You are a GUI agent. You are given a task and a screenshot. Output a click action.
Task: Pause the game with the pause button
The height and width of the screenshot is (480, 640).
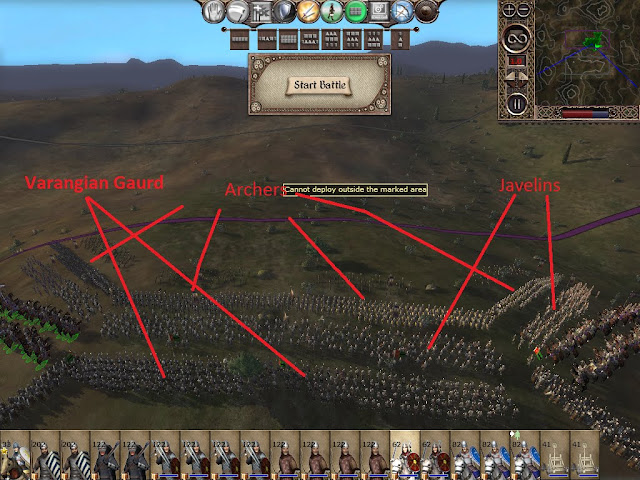pos(516,103)
